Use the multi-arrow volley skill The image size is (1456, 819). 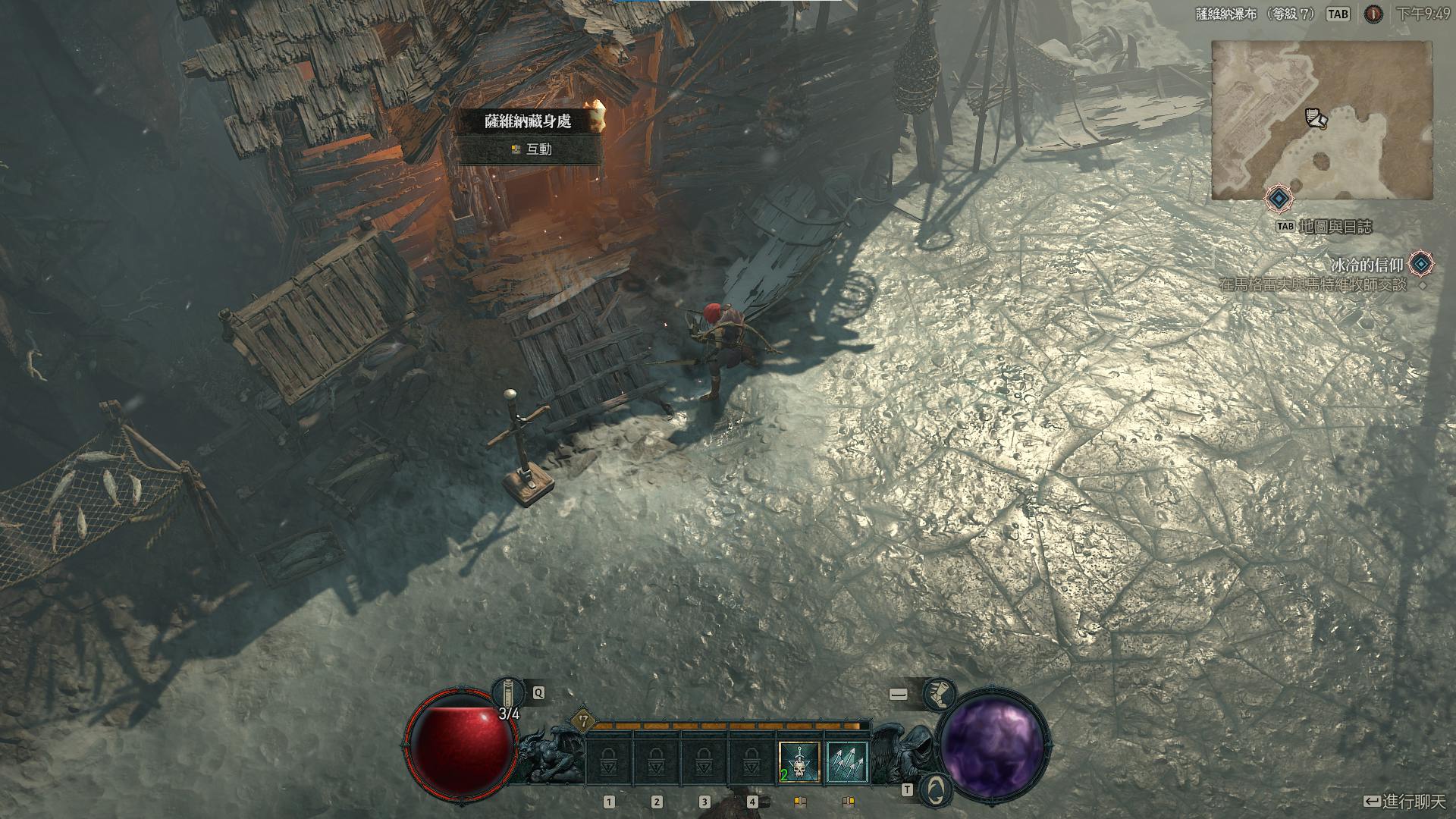[x=847, y=761]
